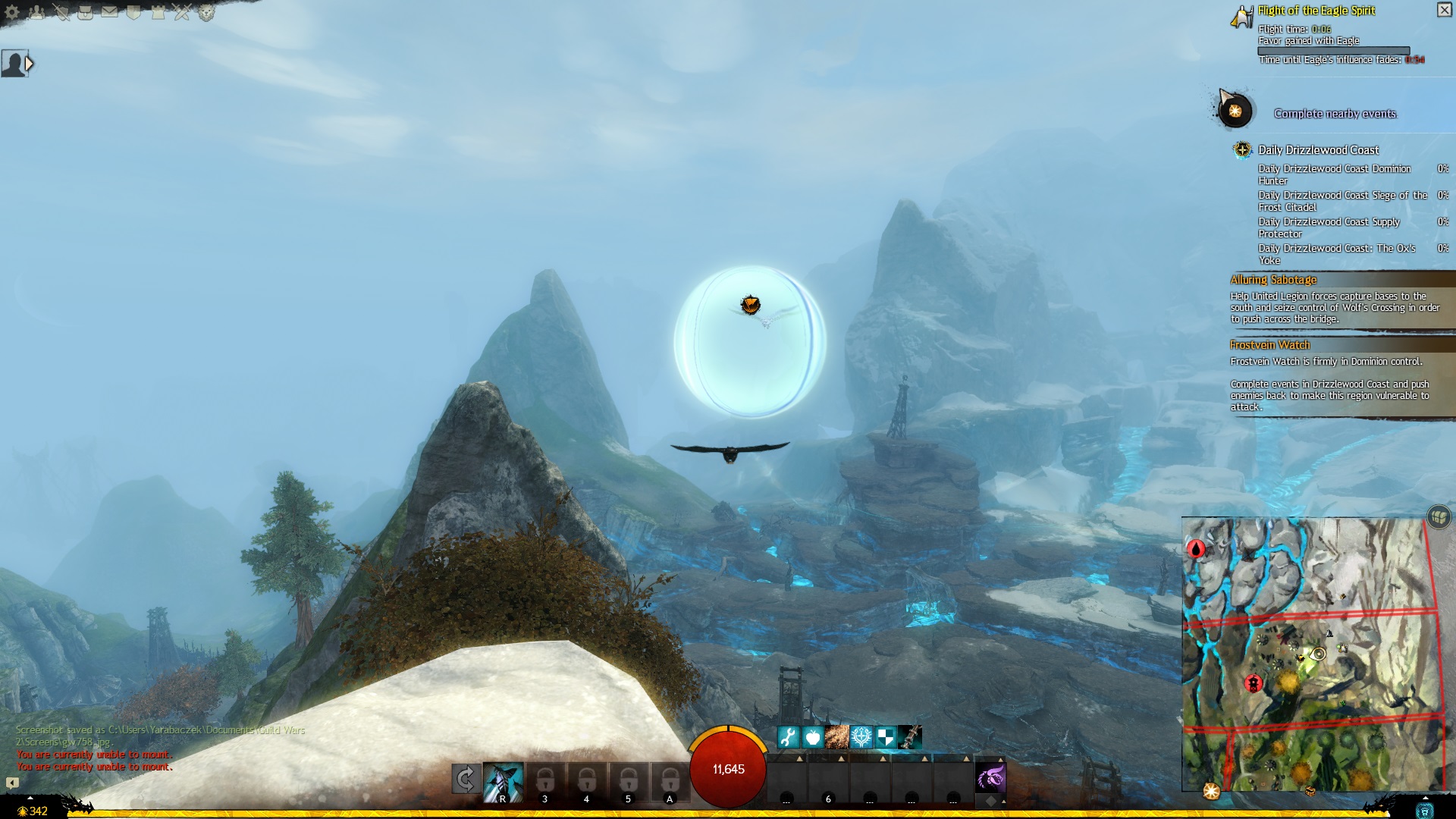Expand the party portrait arrow

coord(29,64)
